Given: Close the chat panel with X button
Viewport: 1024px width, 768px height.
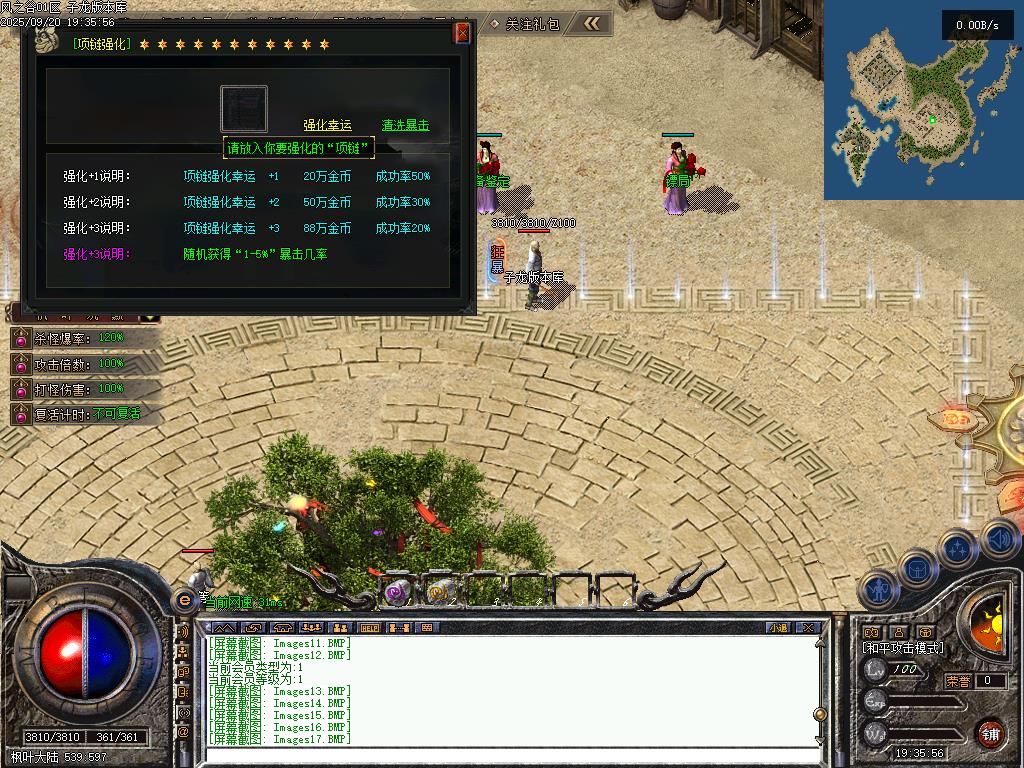Looking at the screenshot, I should click(808, 628).
